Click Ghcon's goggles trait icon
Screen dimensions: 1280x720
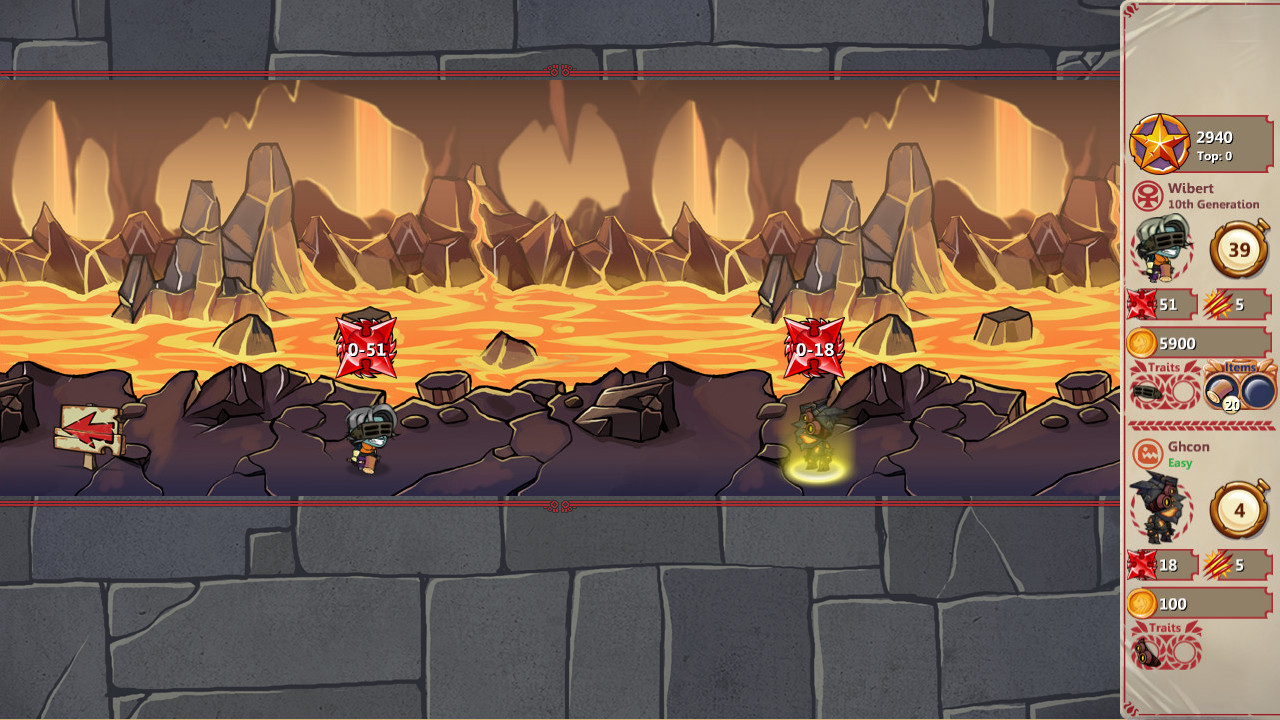pyautogui.click(x=1148, y=653)
